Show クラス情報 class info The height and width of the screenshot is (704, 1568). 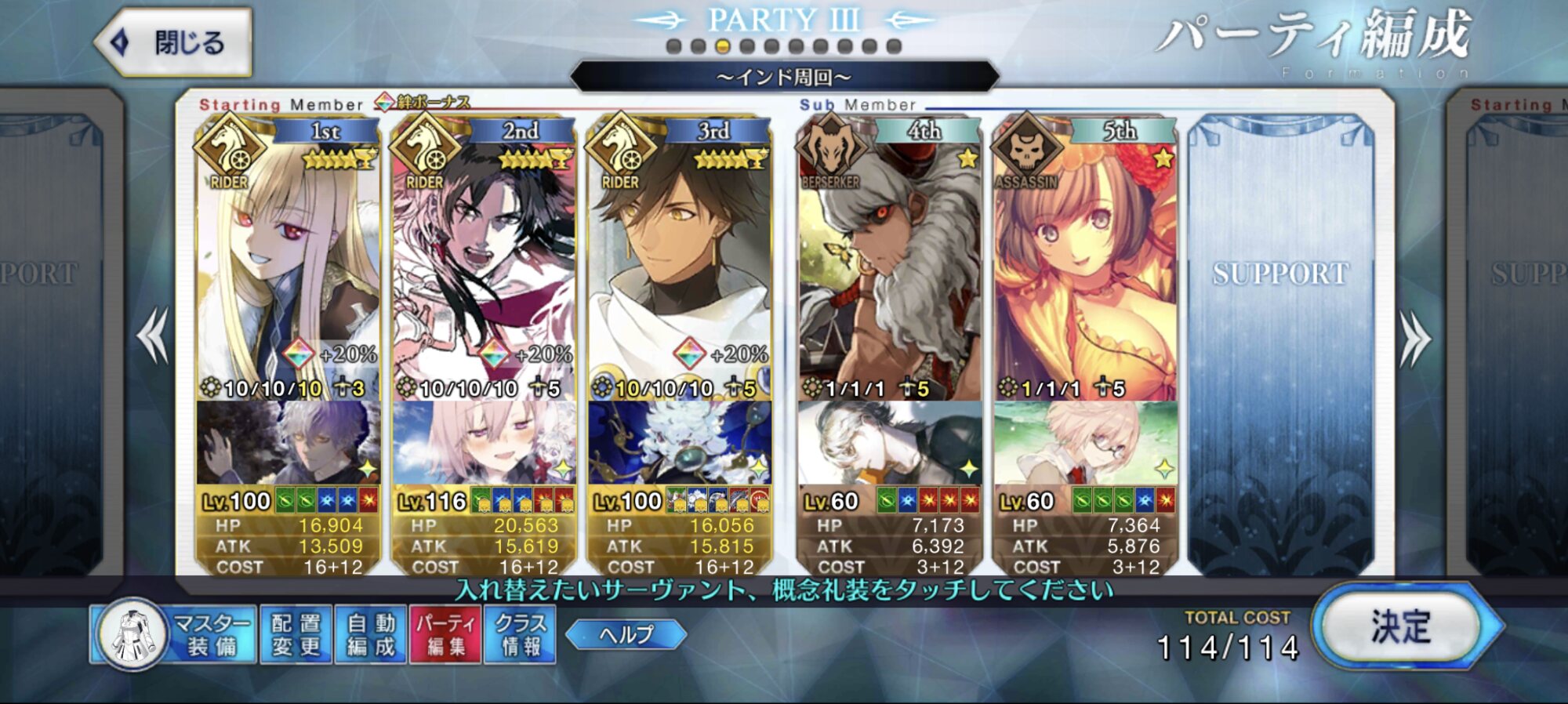pos(520,634)
